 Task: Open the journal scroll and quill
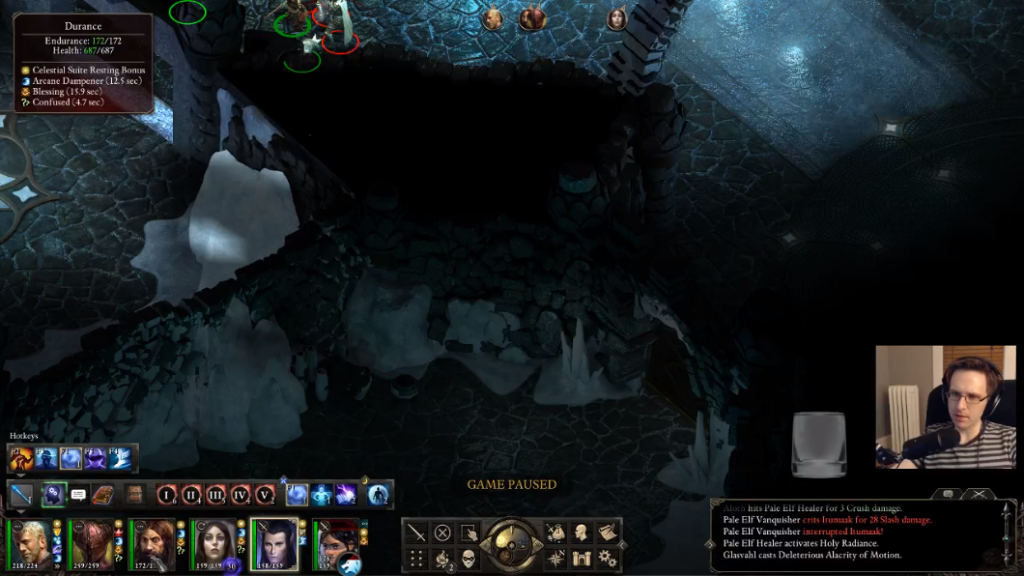click(x=607, y=533)
